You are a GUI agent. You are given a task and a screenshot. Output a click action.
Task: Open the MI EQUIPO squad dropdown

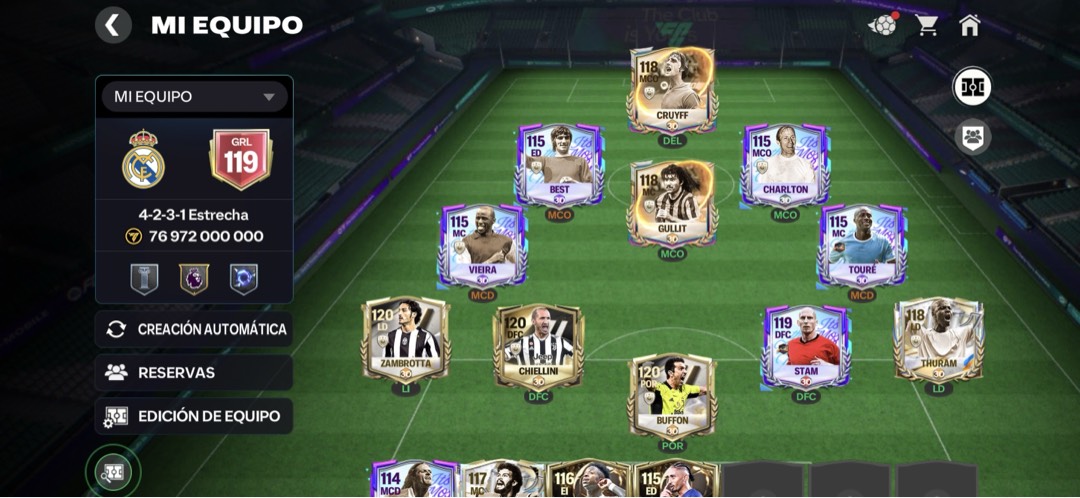point(195,97)
